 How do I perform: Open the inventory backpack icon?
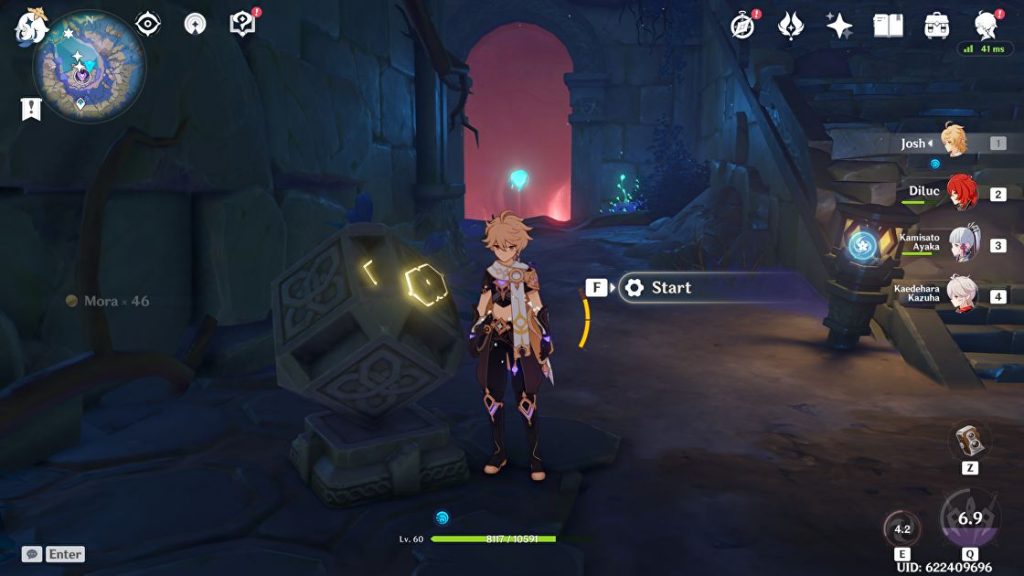[937, 25]
